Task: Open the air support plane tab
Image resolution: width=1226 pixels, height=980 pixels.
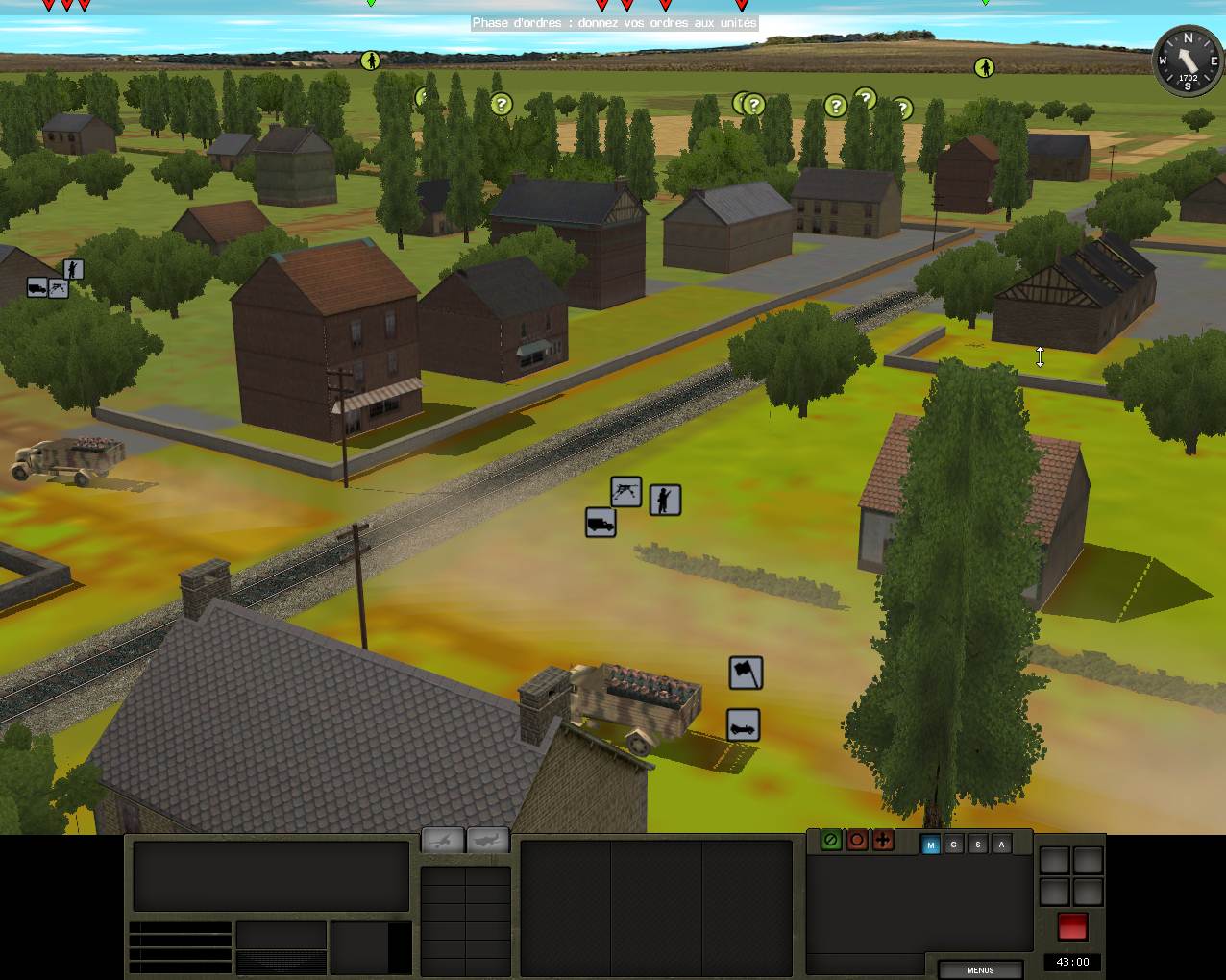Action: (489, 840)
